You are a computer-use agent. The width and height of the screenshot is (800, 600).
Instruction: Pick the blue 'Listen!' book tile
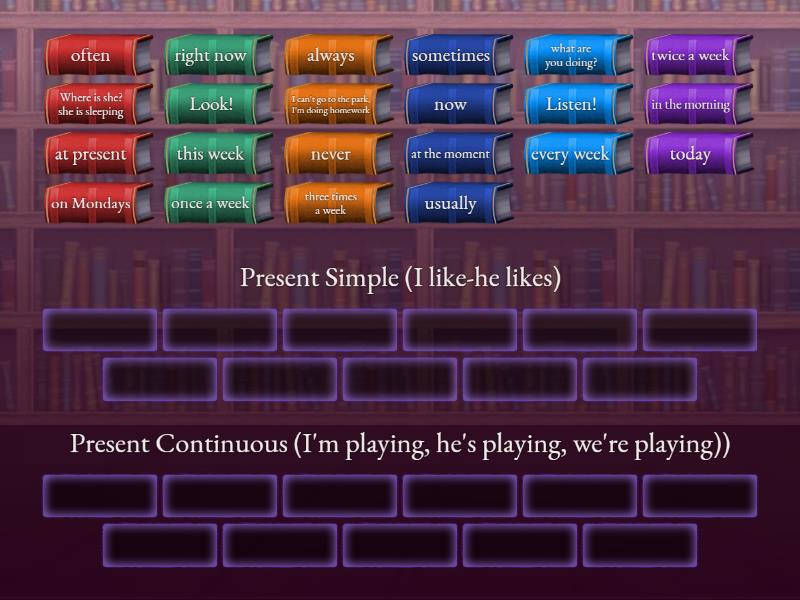click(x=571, y=105)
